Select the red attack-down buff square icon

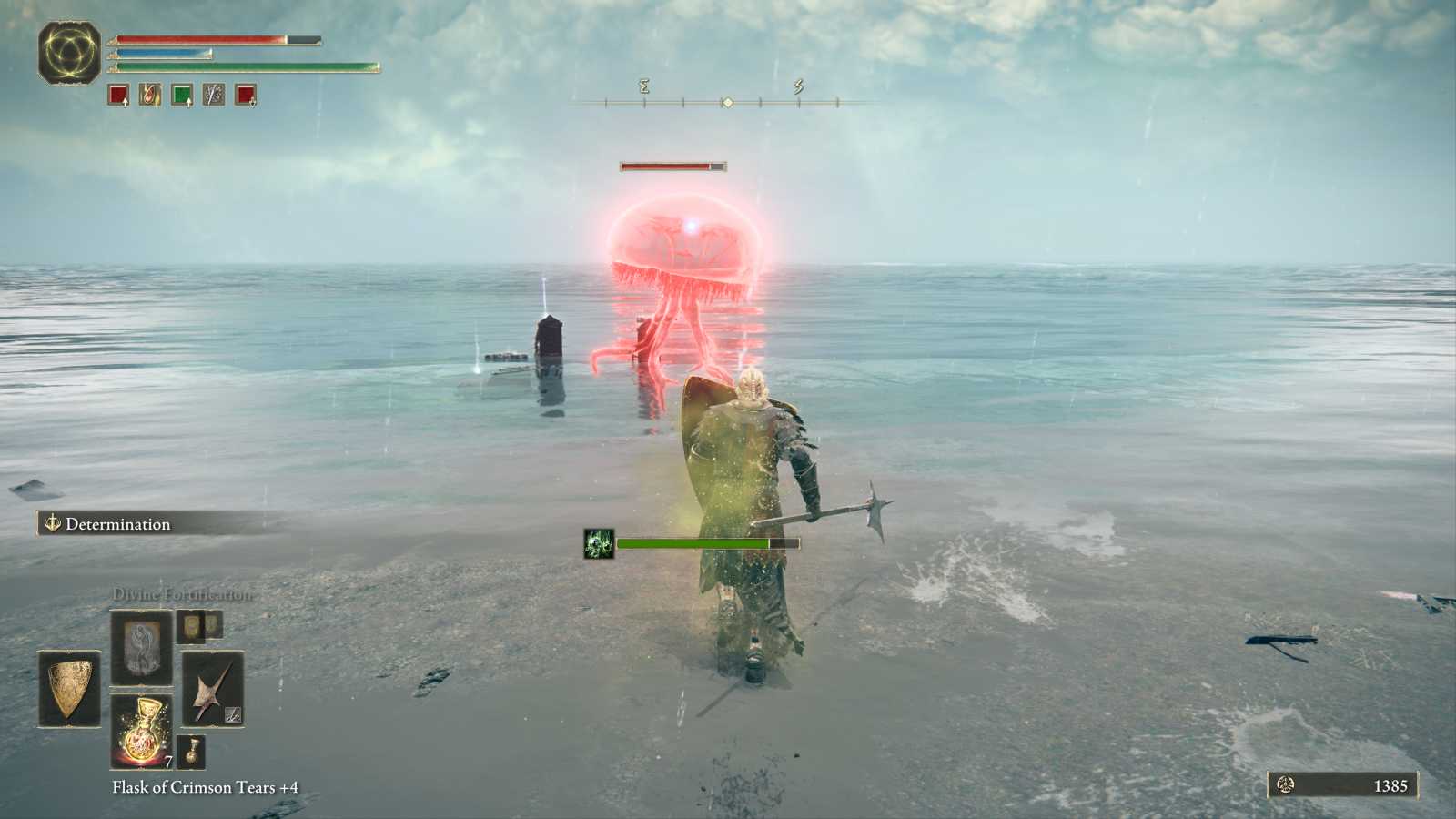click(x=245, y=96)
